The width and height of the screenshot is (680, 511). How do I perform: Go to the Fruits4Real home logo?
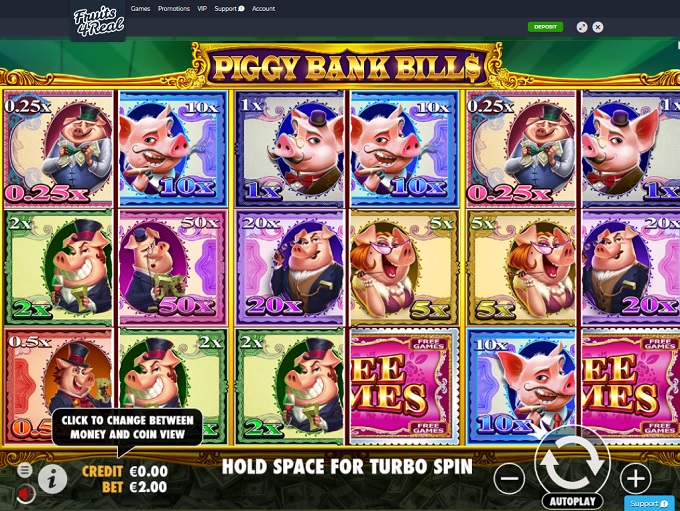97,20
